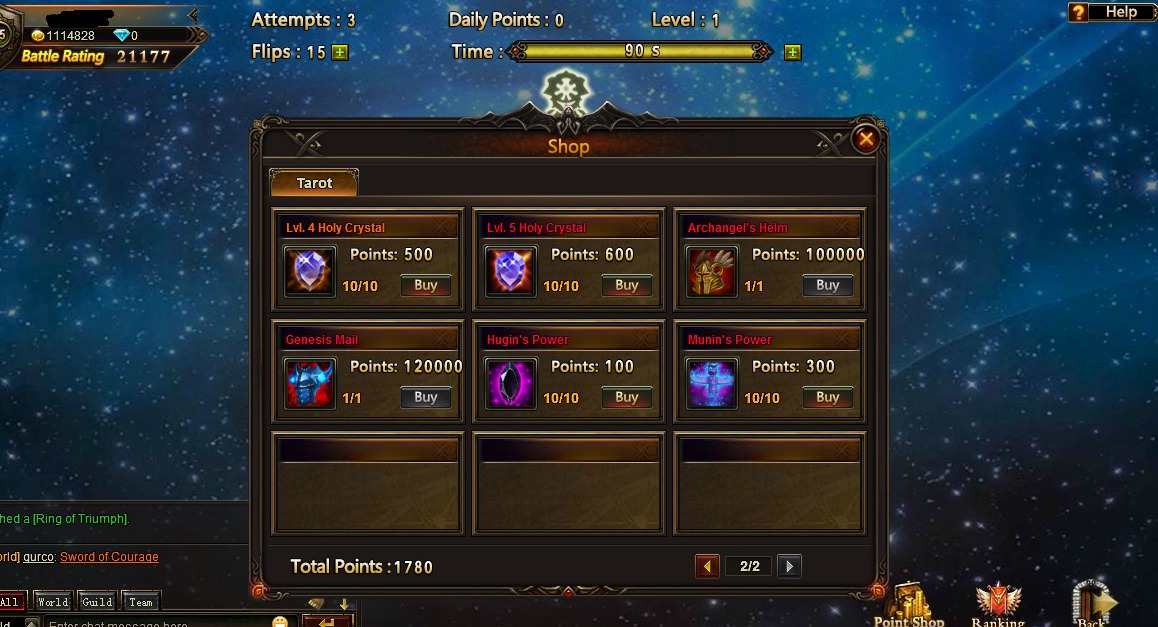The width and height of the screenshot is (1158, 627).
Task: Buy the Genesis Mail
Action: tap(426, 397)
